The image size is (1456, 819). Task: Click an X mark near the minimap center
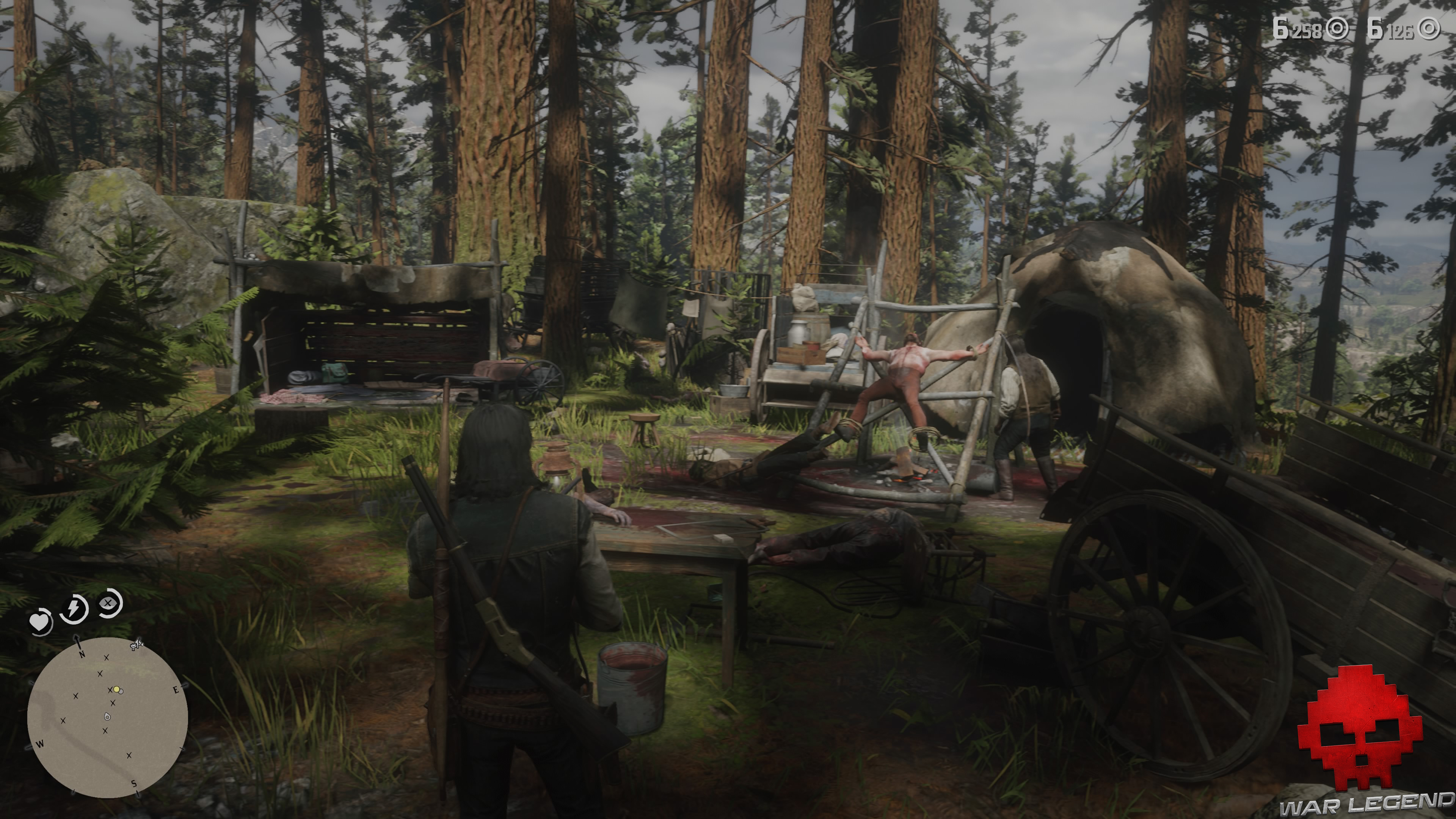click(x=113, y=703)
